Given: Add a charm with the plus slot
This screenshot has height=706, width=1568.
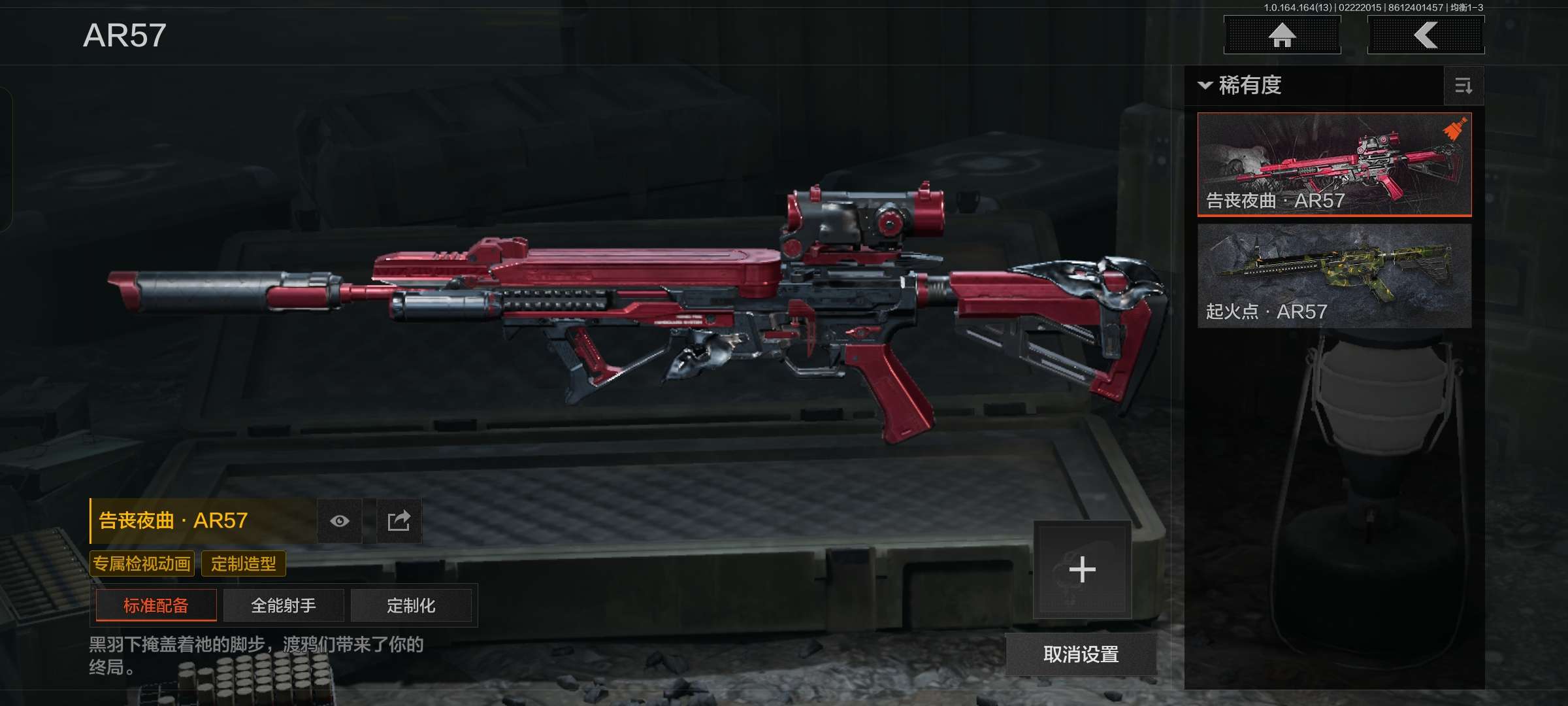Looking at the screenshot, I should point(1082,569).
